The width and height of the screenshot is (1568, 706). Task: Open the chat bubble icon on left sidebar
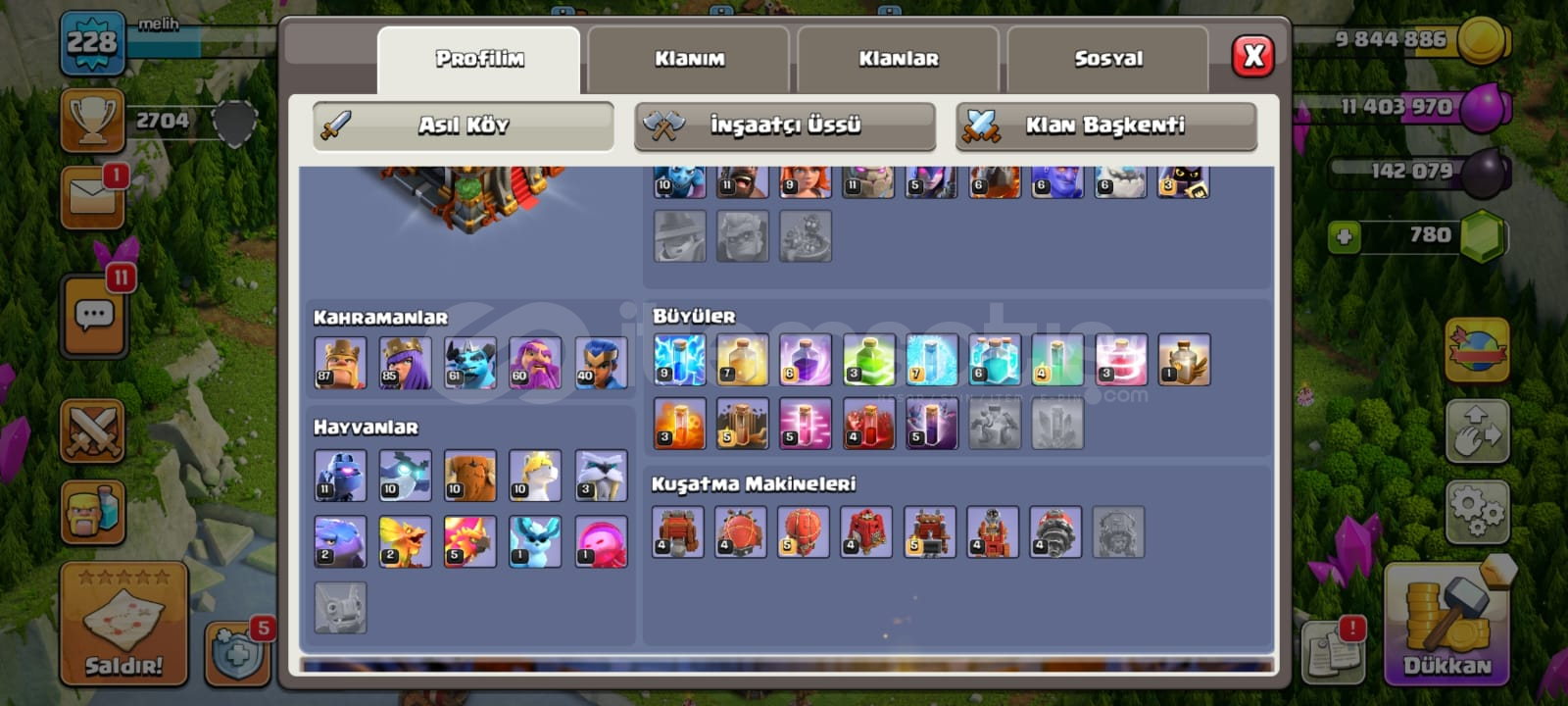pos(95,314)
